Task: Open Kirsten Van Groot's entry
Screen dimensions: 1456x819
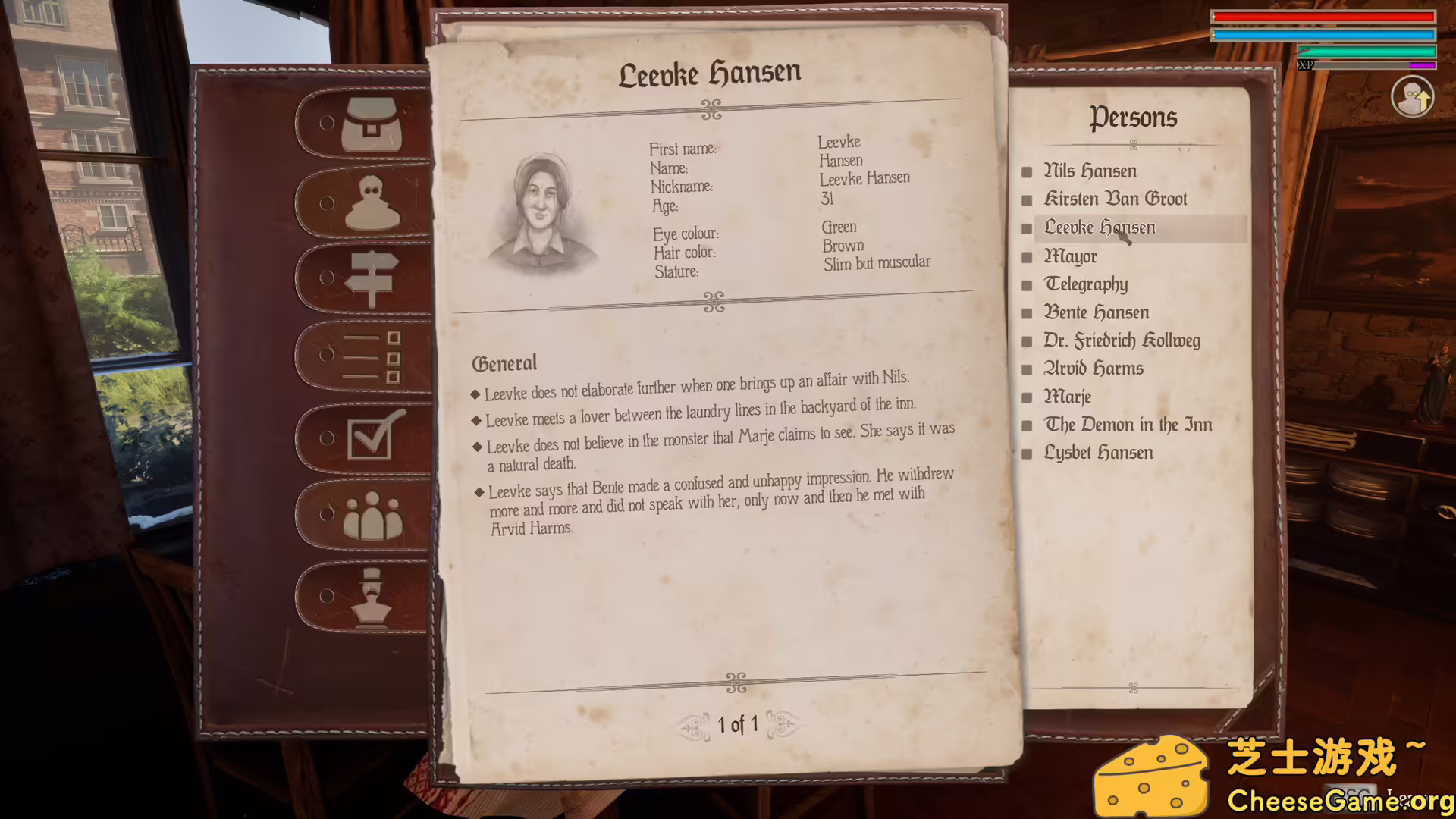Action: [x=1115, y=199]
